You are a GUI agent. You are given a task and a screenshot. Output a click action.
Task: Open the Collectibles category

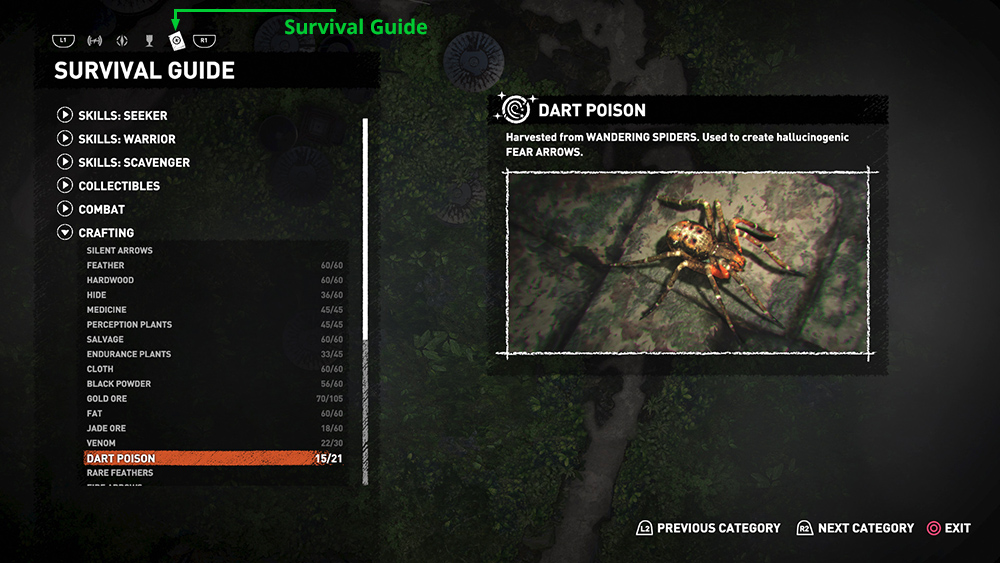(x=118, y=186)
